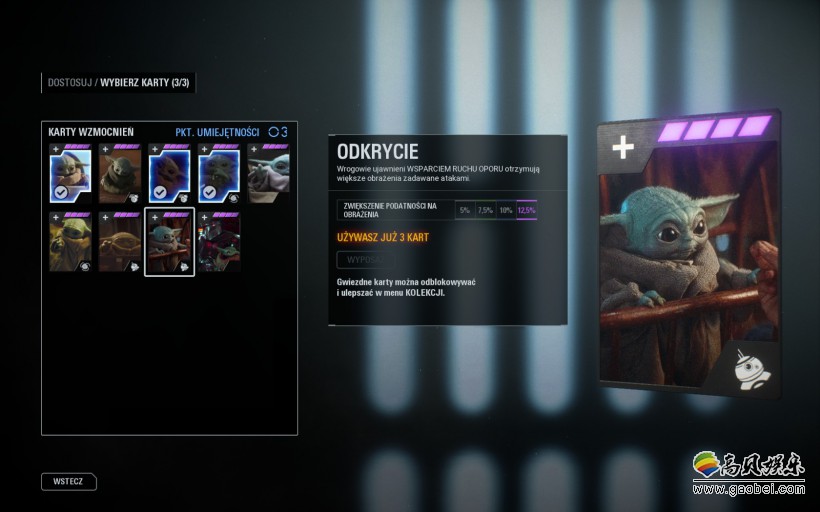Return to the DOSTOSUJ breadcrumb level
Image resolution: width=820 pixels, height=512 pixels.
point(68,82)
